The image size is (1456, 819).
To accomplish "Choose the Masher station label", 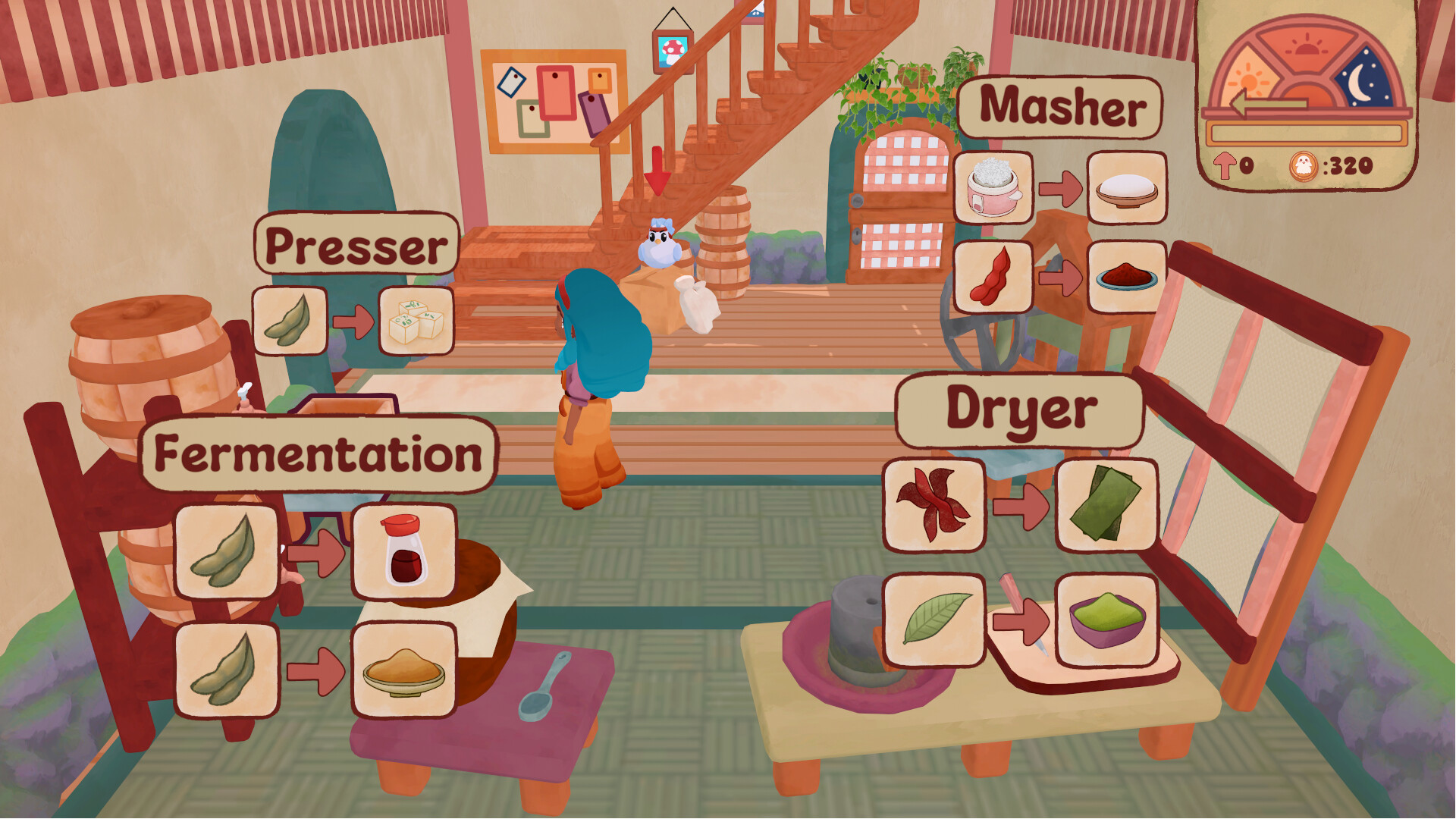I will pos(1060,107).
